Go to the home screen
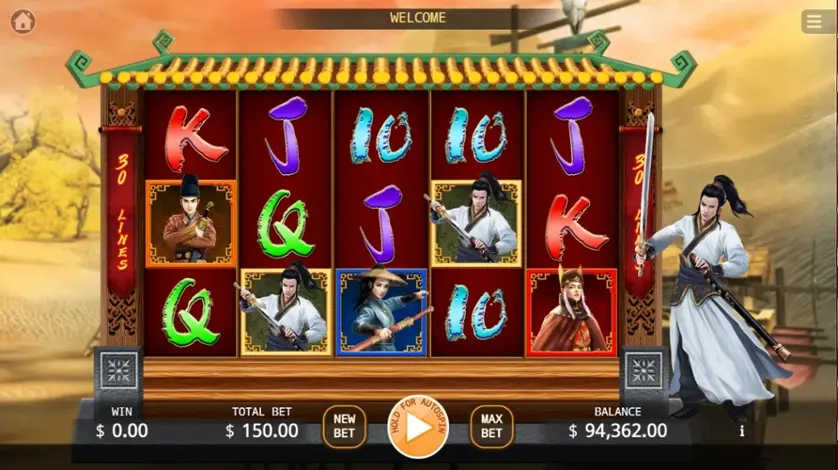This screenshot has width=838, height=470. [22, 21]
